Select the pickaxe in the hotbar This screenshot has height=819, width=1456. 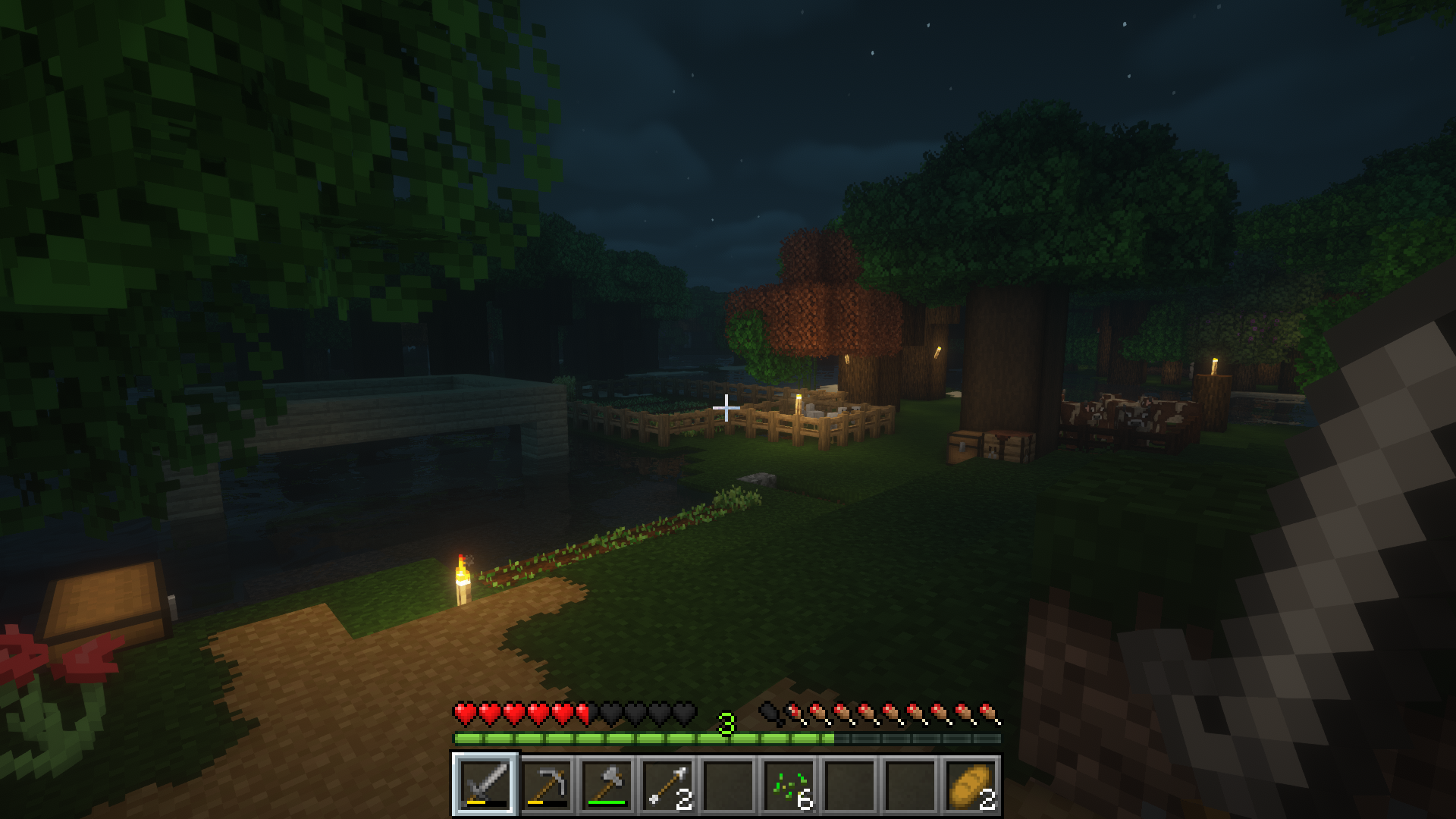click(548, 787)
